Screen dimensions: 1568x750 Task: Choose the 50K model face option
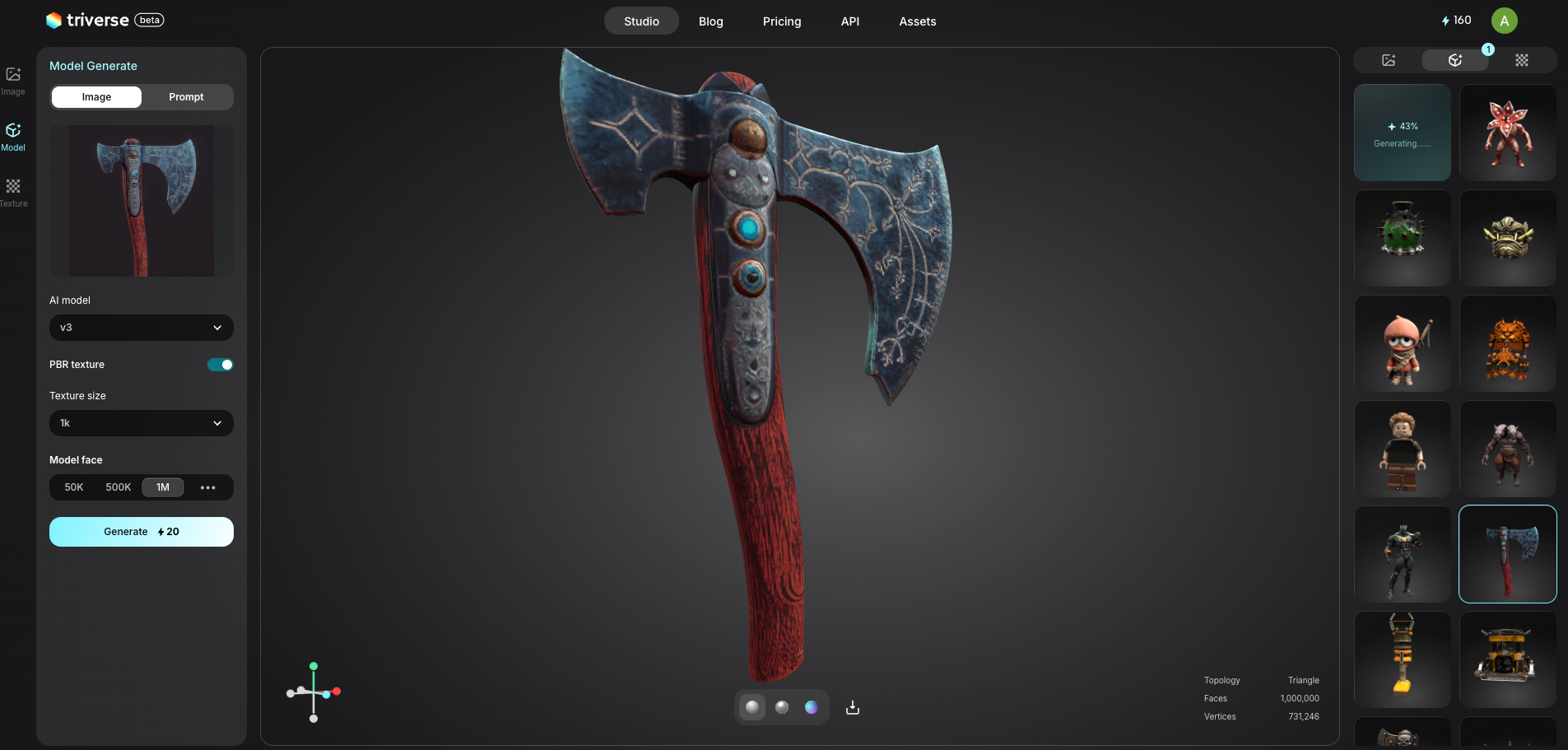(74, 487)
